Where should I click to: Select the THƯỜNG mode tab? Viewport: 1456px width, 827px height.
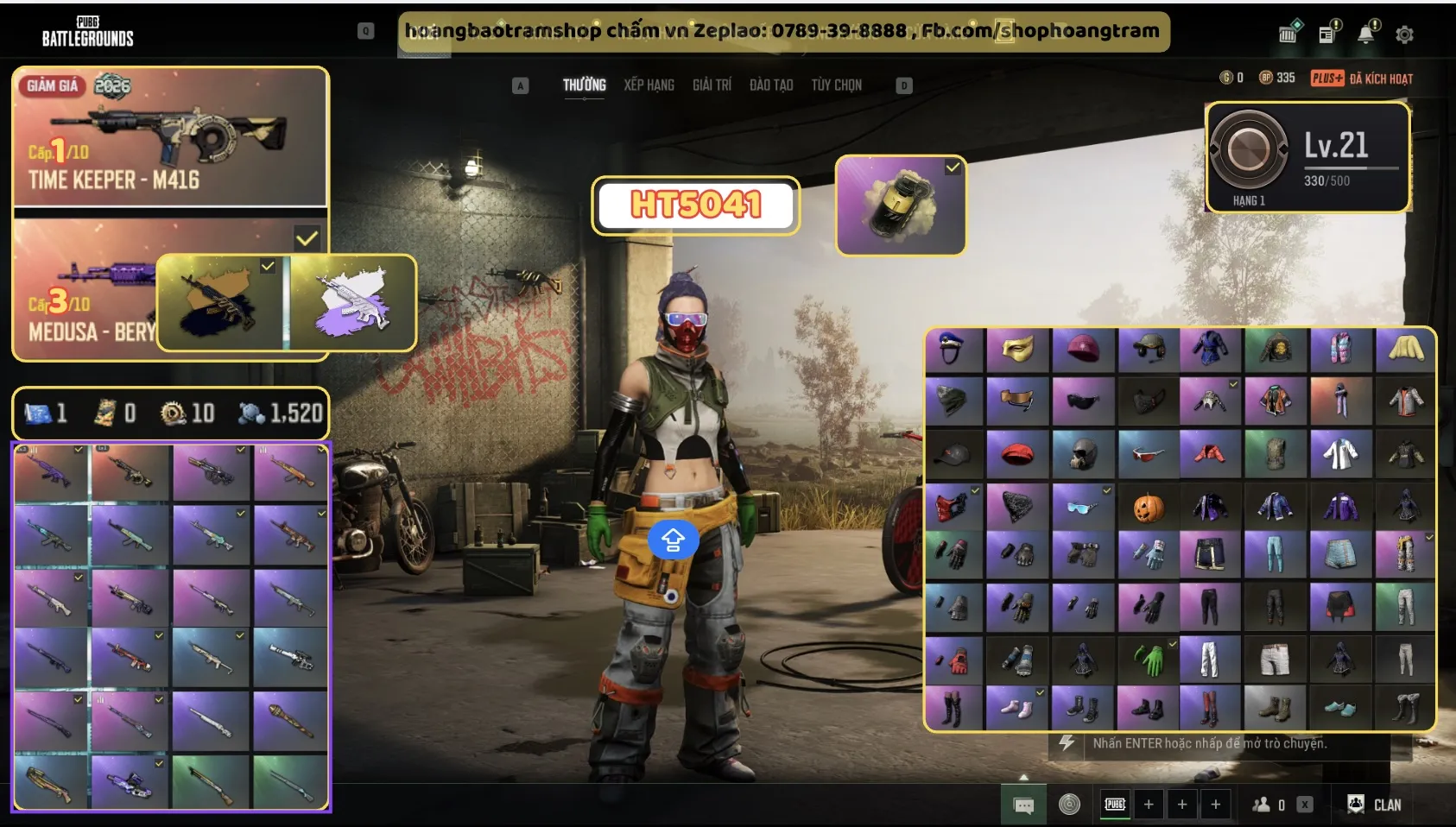coord(585,85)
